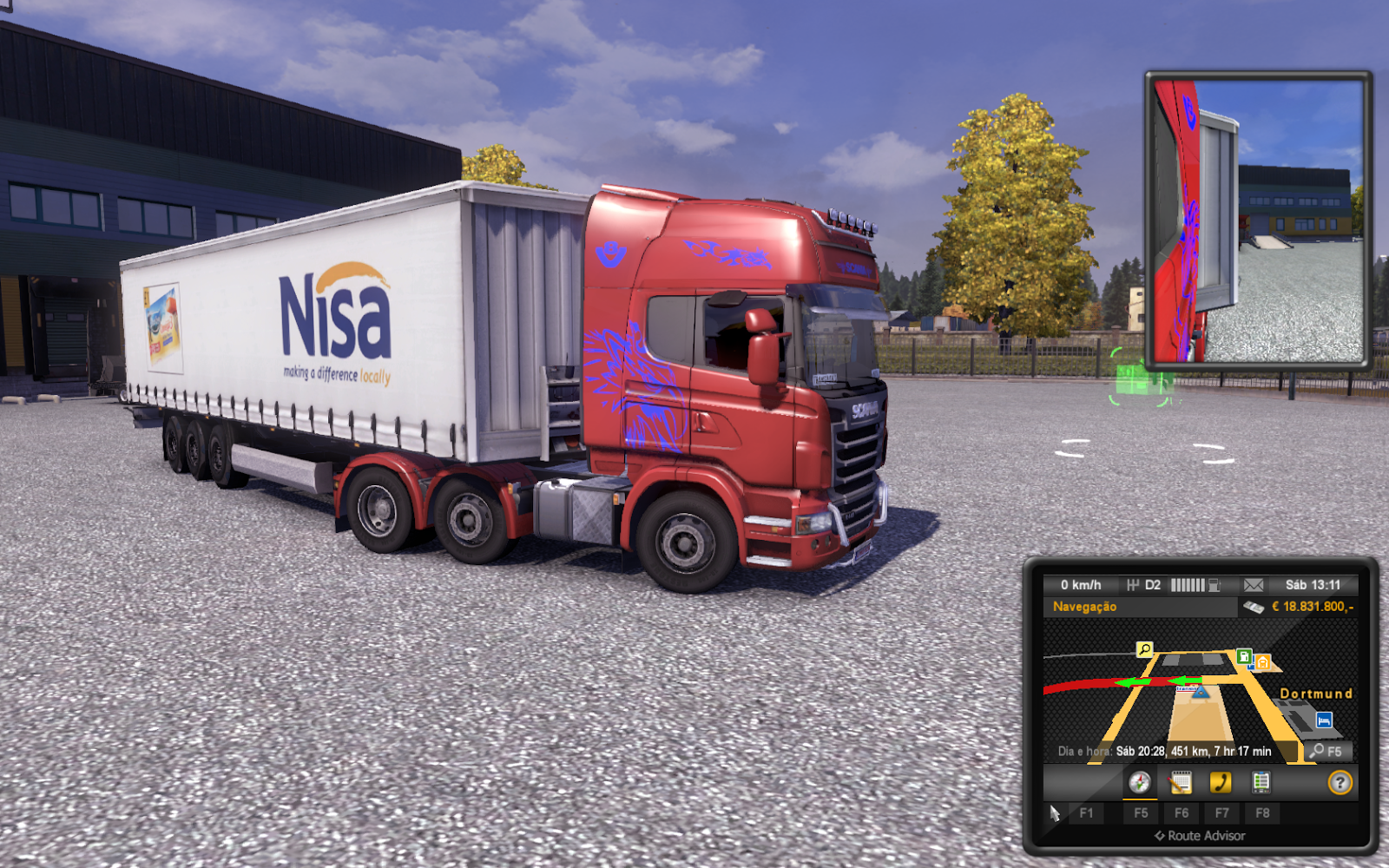This screenshot has height=868, width=1389.
Task: Select the F6 tab in Route Advisor
Action: pyautogui.click(x=1182, y=812)
